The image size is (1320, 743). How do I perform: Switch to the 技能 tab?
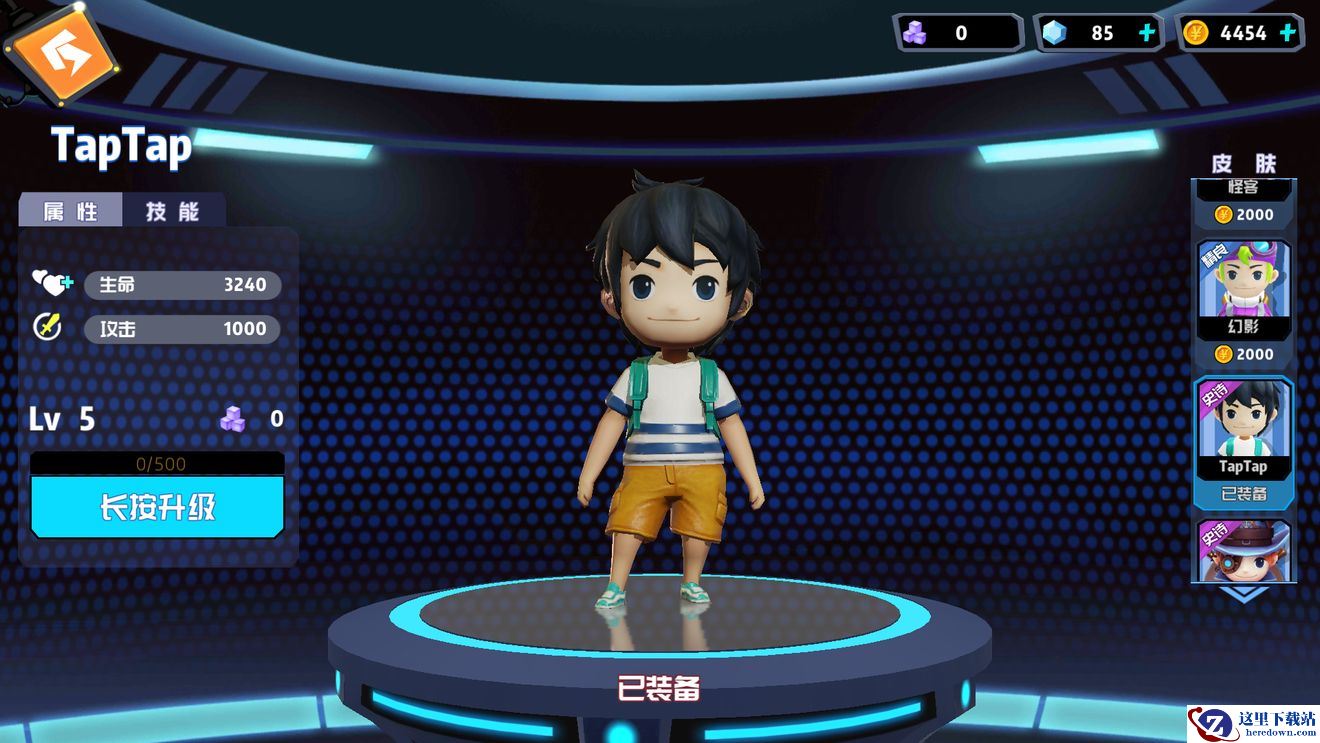pyautogui.click(x=173, y=211)
